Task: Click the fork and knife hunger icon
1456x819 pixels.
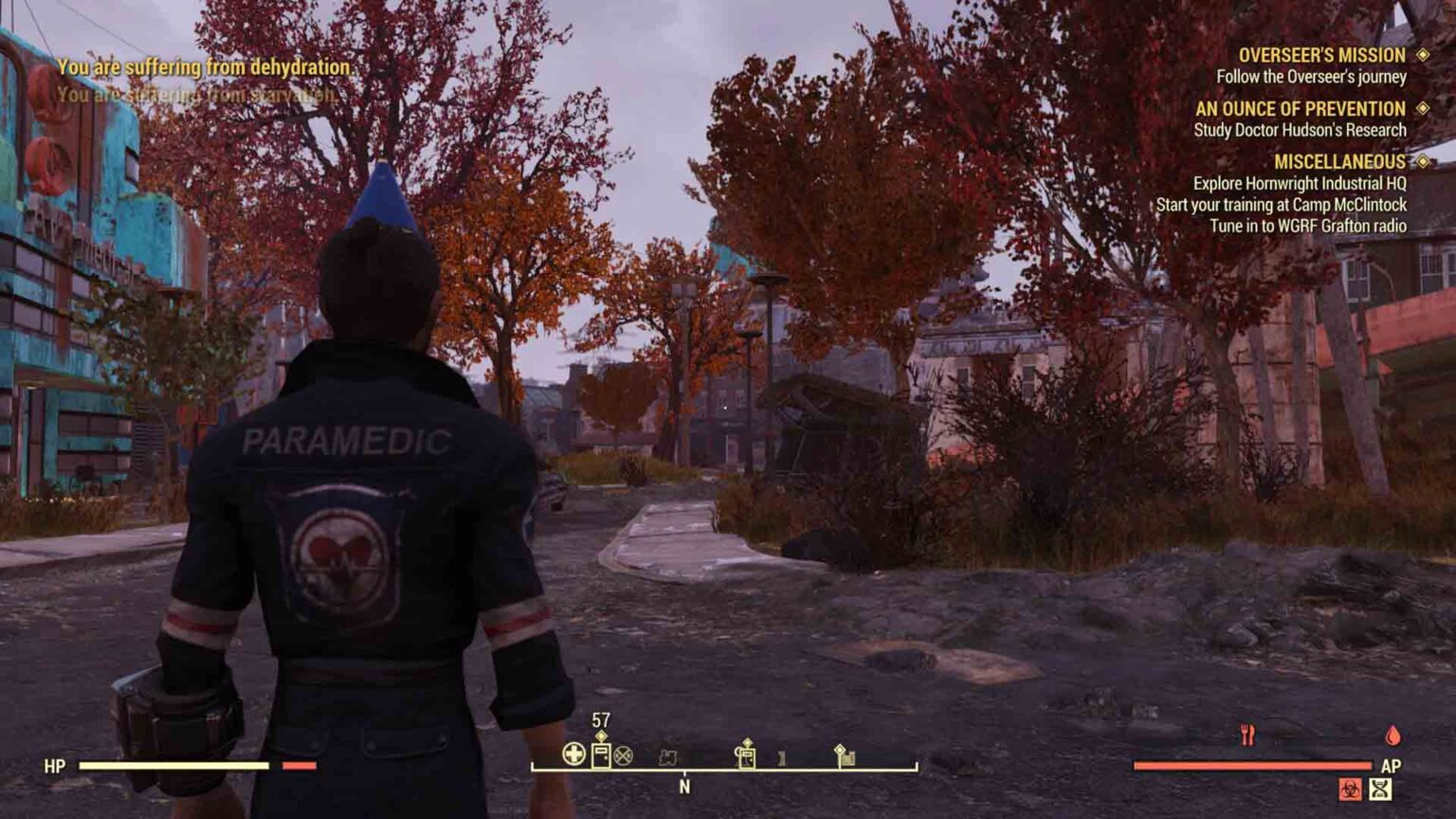Action: coord(1247,735)
